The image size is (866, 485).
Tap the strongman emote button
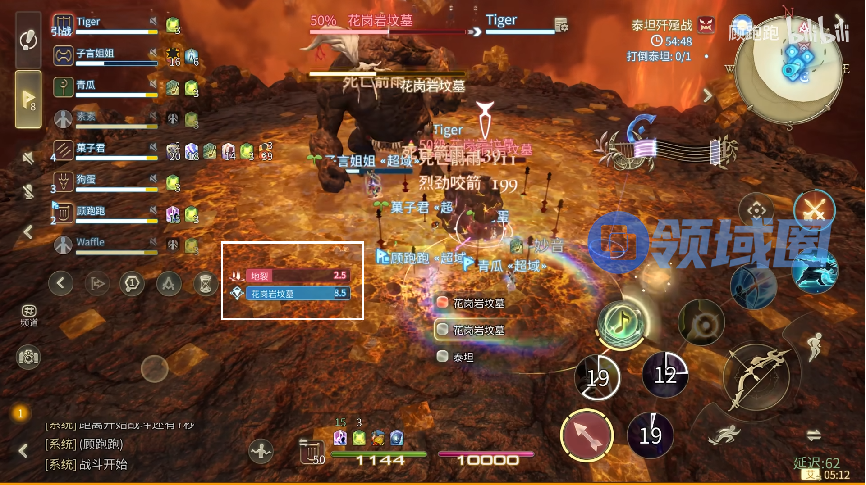point(262,451)
